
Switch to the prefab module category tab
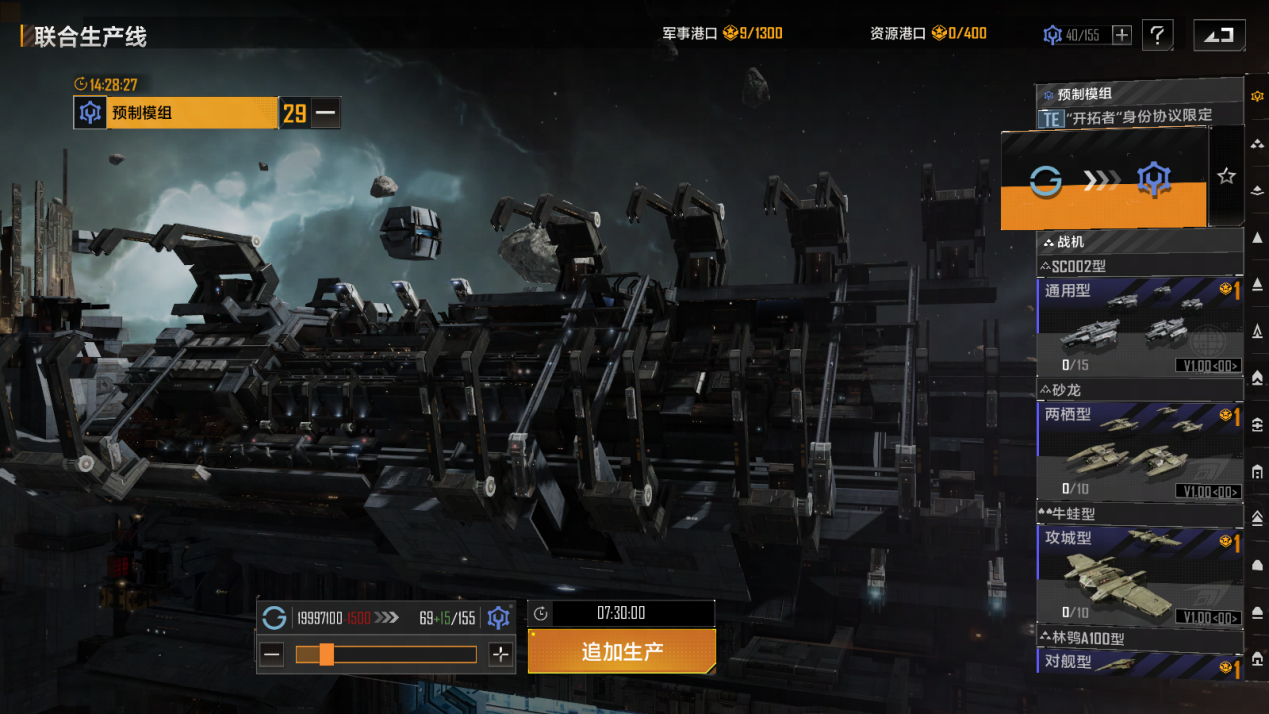(x=1257, y=94)
